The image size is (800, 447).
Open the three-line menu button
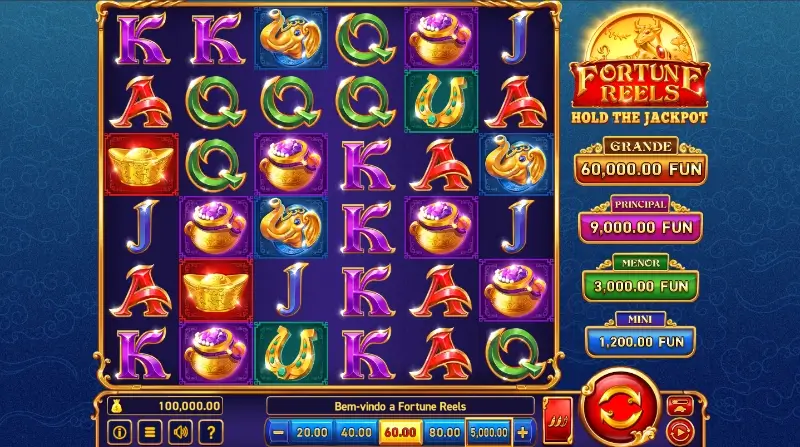tap(151, 433)
